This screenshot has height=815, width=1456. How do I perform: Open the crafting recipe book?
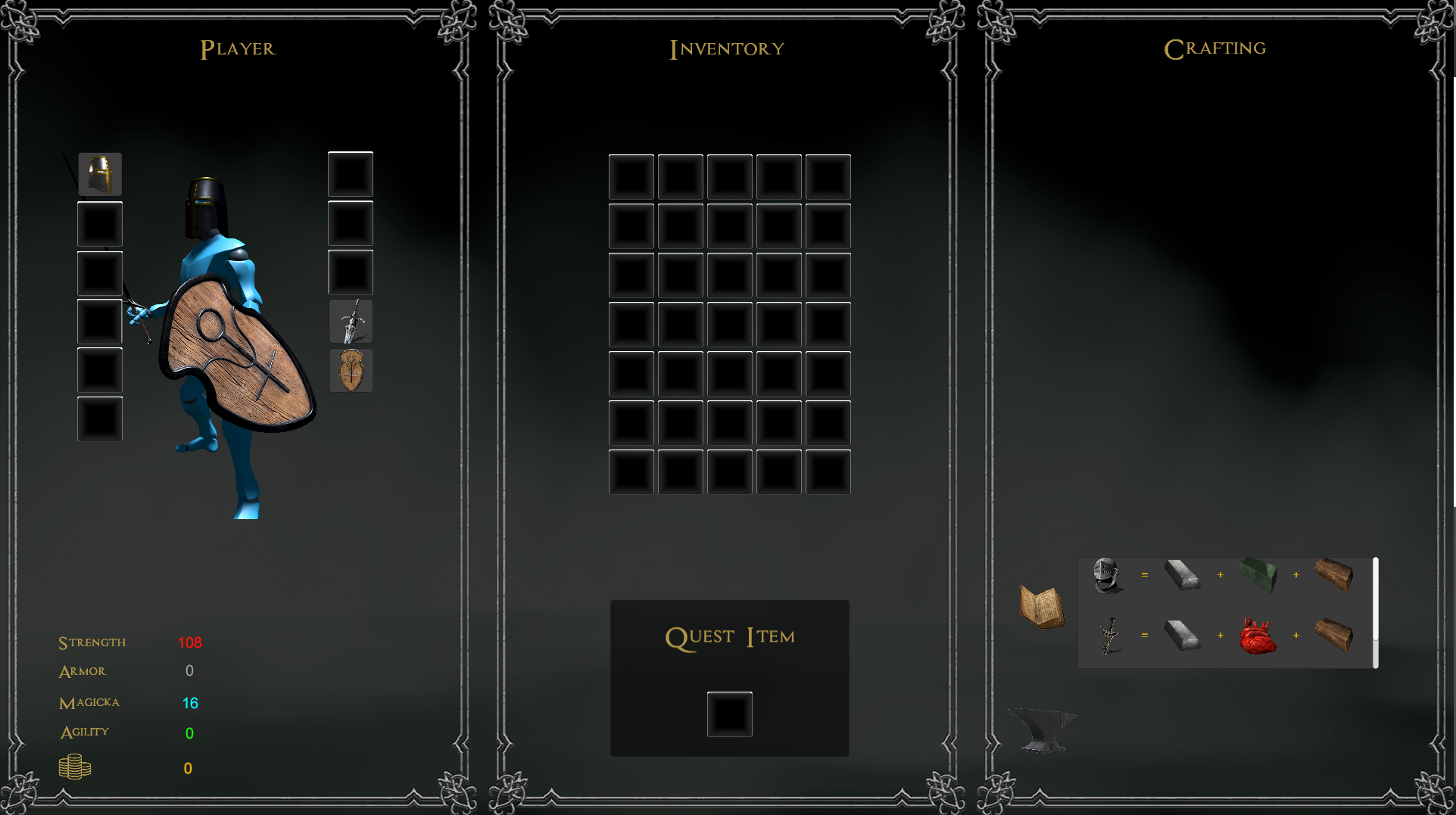pyautogui.click(x=1042, y=606)
